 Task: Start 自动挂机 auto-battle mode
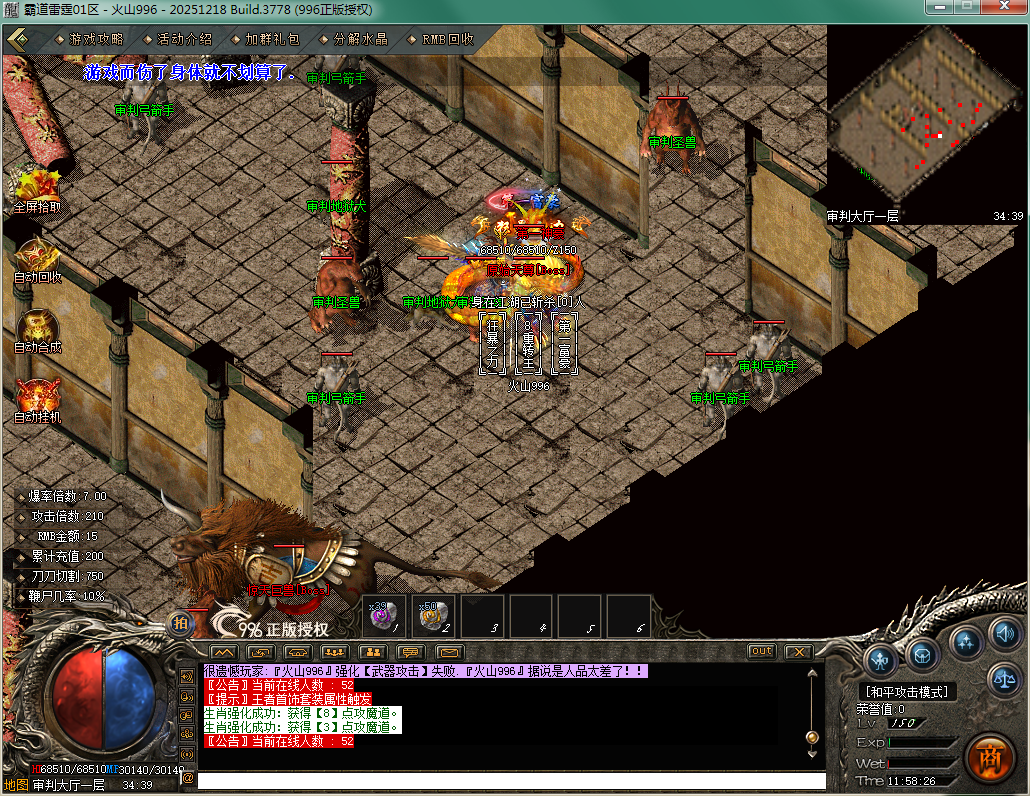point(37,398)
